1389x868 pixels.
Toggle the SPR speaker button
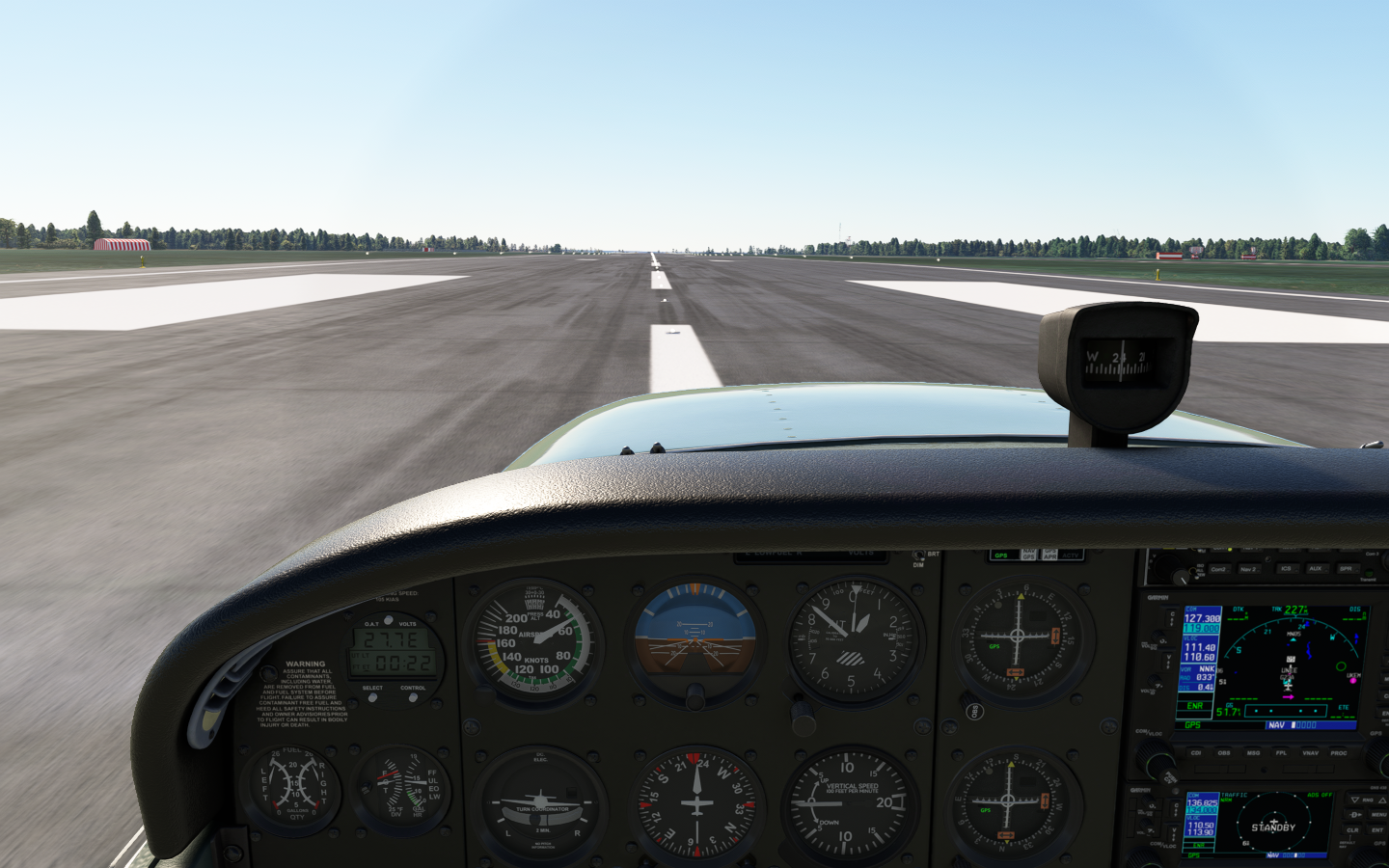point(1346,569)
